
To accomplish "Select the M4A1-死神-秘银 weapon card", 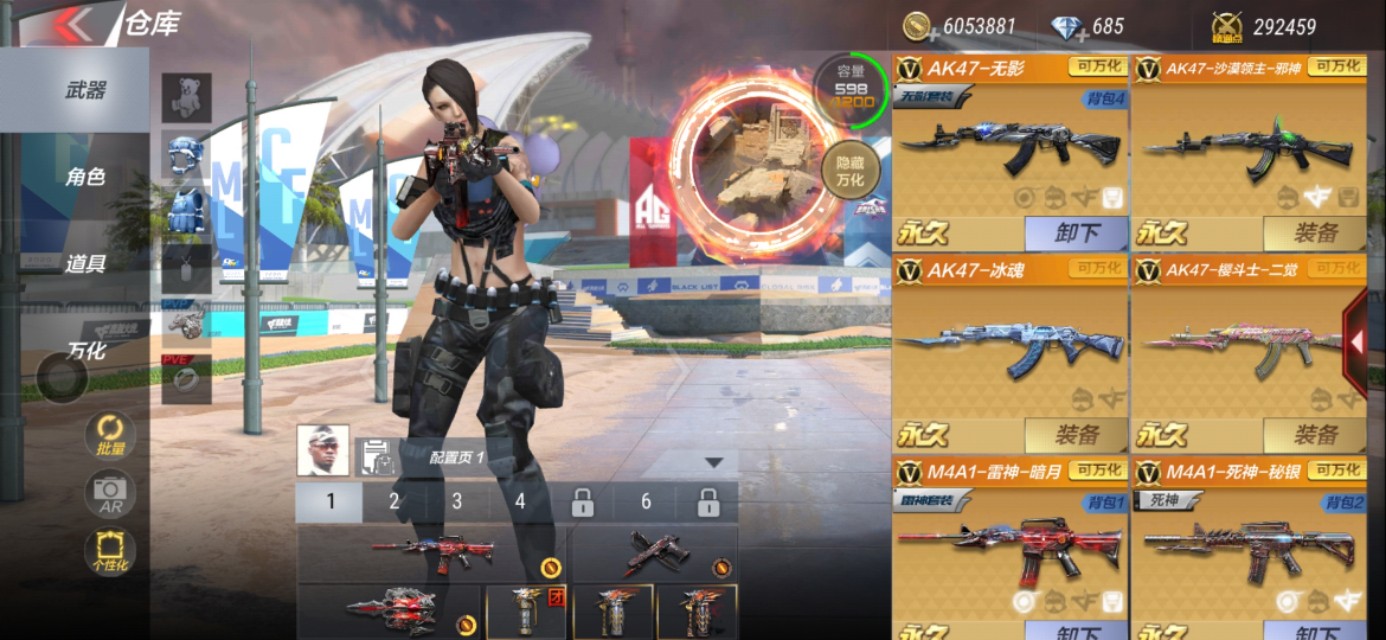I will pos(1250,540).
